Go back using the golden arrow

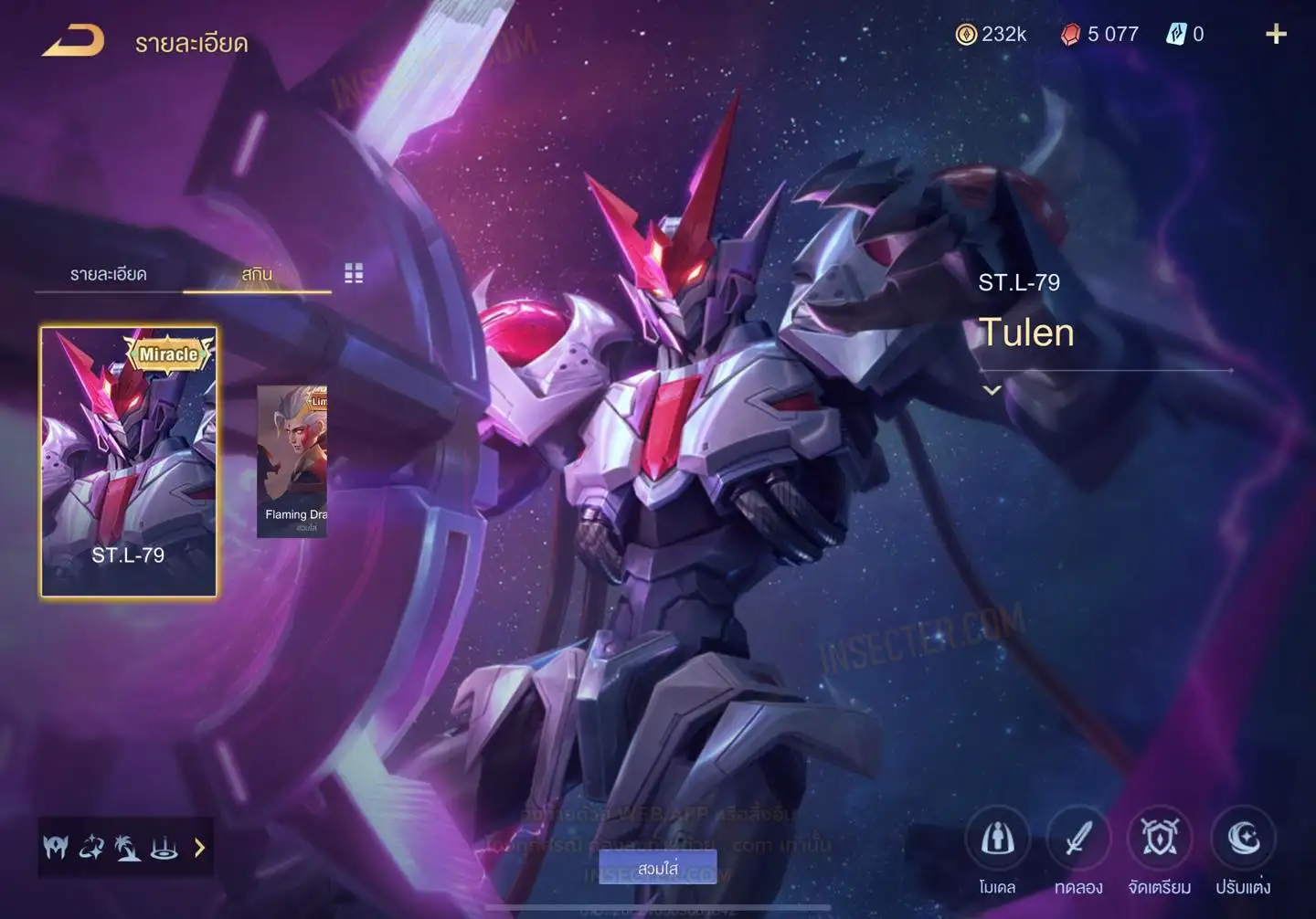point(73,41)
